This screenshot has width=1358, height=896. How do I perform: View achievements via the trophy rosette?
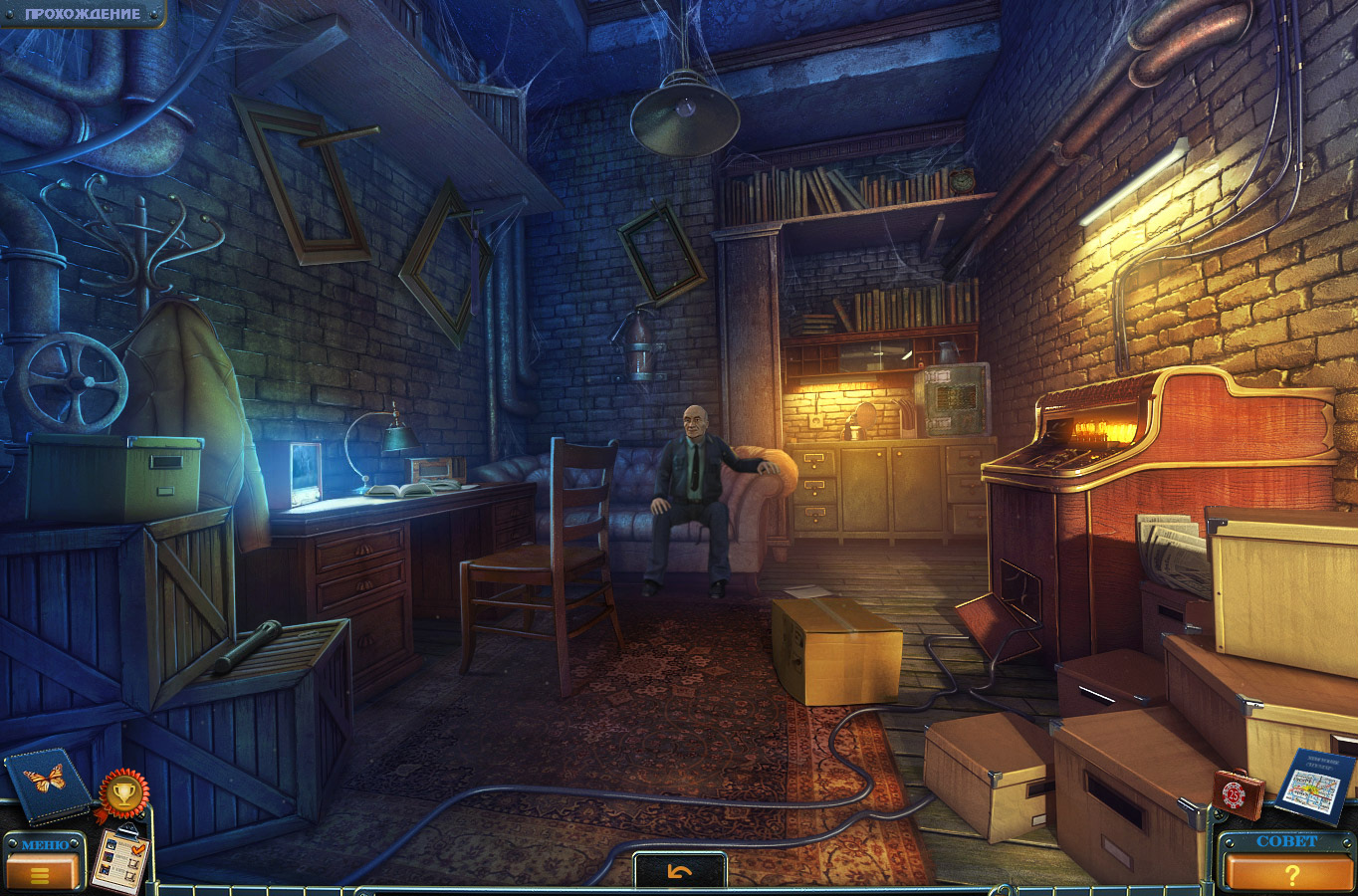click(x=123, y=792)
